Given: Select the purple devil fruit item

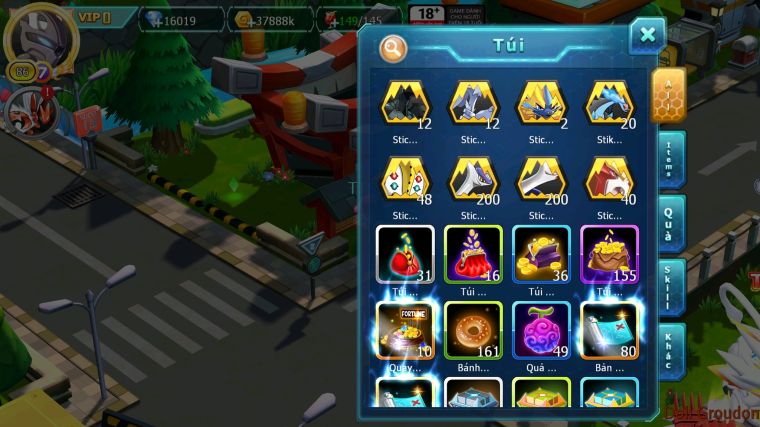Looking at the screenshot, I should [540, 330].
